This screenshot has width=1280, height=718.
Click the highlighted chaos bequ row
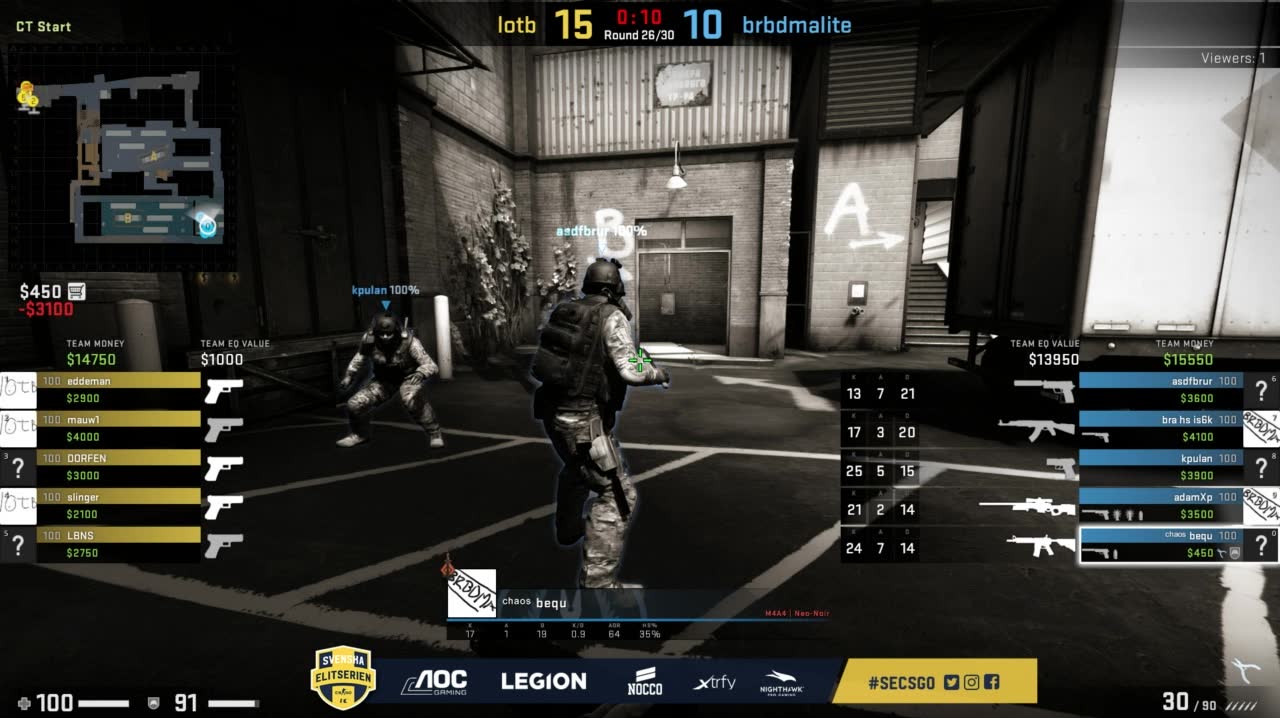pyautogui.click(x=1160, y=544)
